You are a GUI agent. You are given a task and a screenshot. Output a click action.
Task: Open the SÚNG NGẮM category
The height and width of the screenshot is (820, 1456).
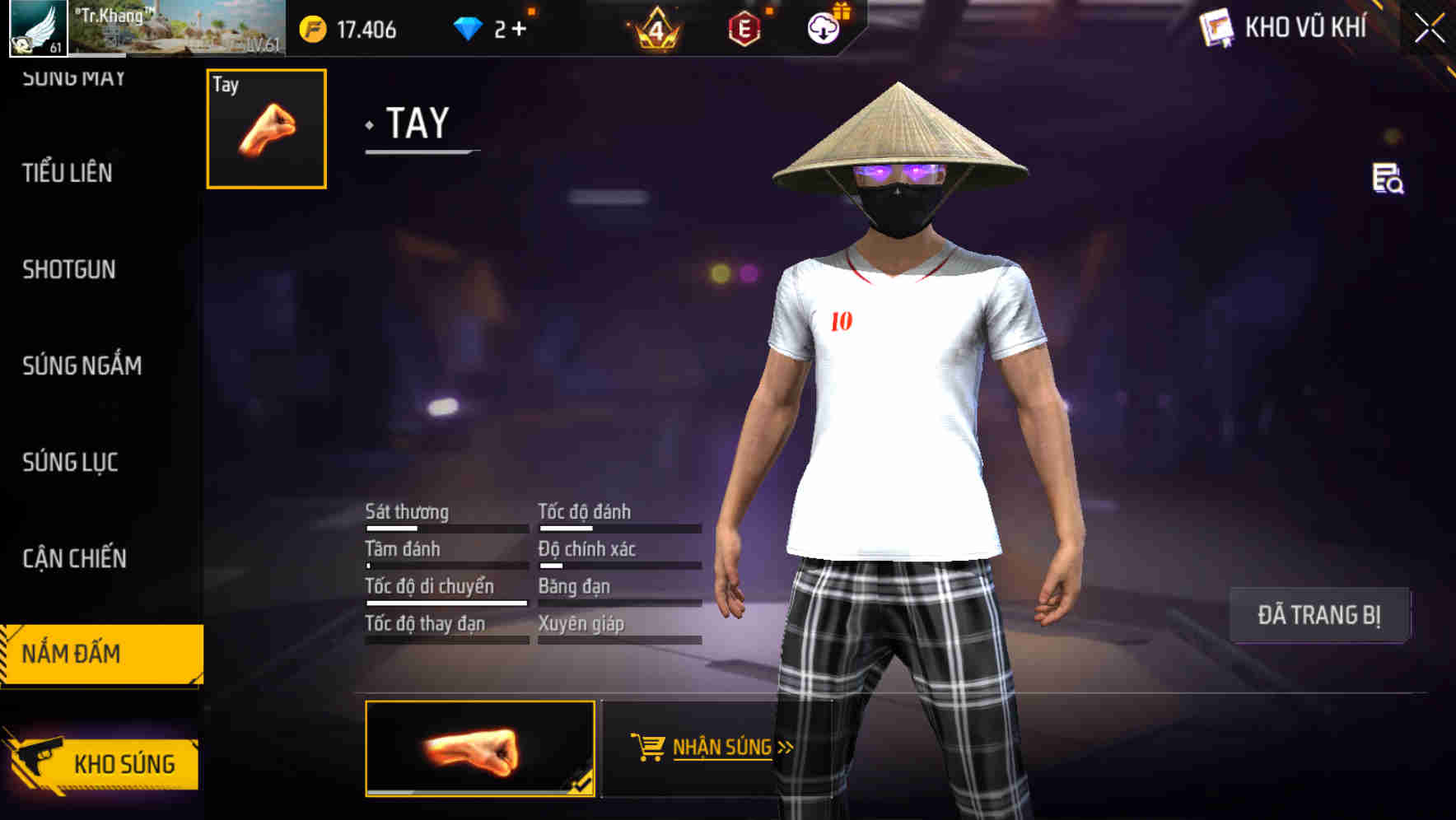(81, 366)
